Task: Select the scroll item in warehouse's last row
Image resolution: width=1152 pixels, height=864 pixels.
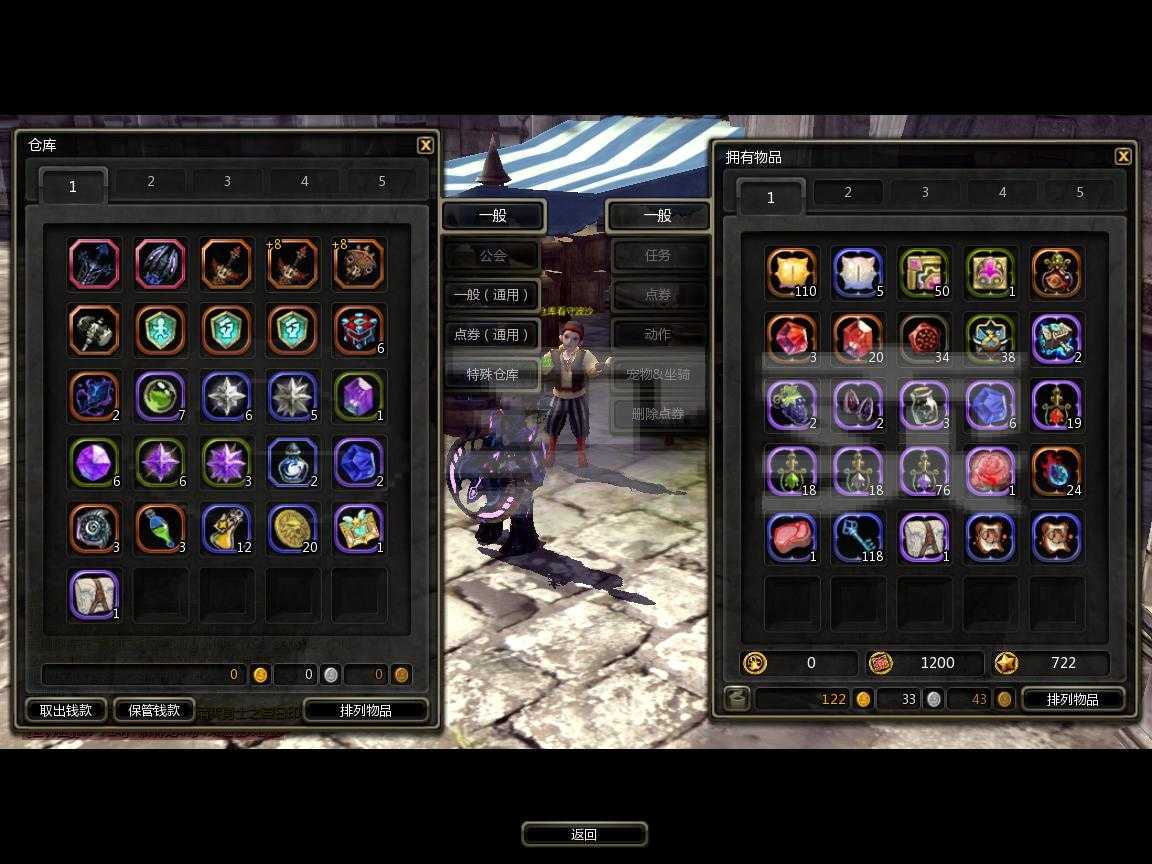Action: click(x=94, y=595)
